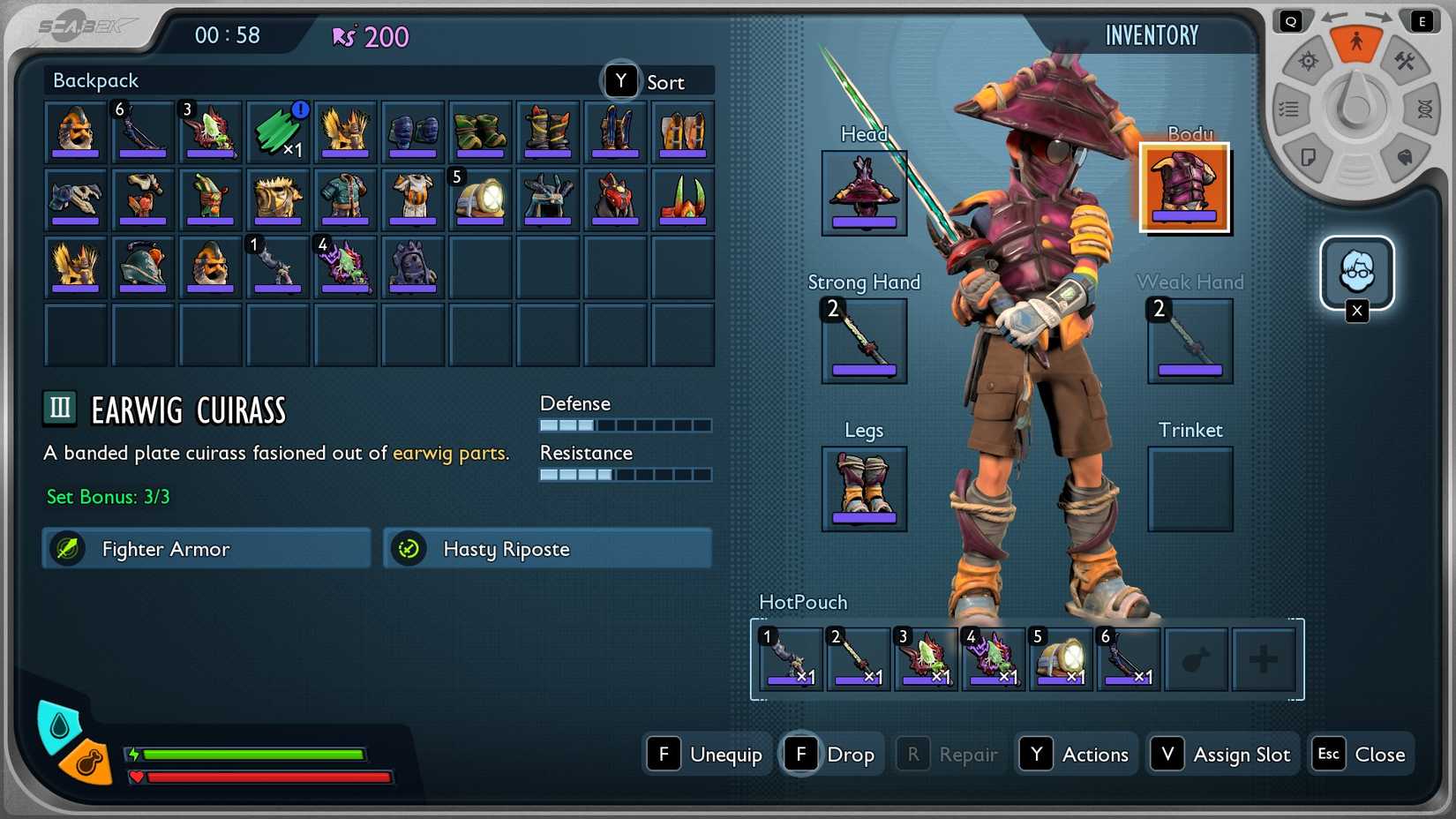Select the equipped Earwig Cuirass in the Body slot

pyautogui.click(x=1184, y=186)
